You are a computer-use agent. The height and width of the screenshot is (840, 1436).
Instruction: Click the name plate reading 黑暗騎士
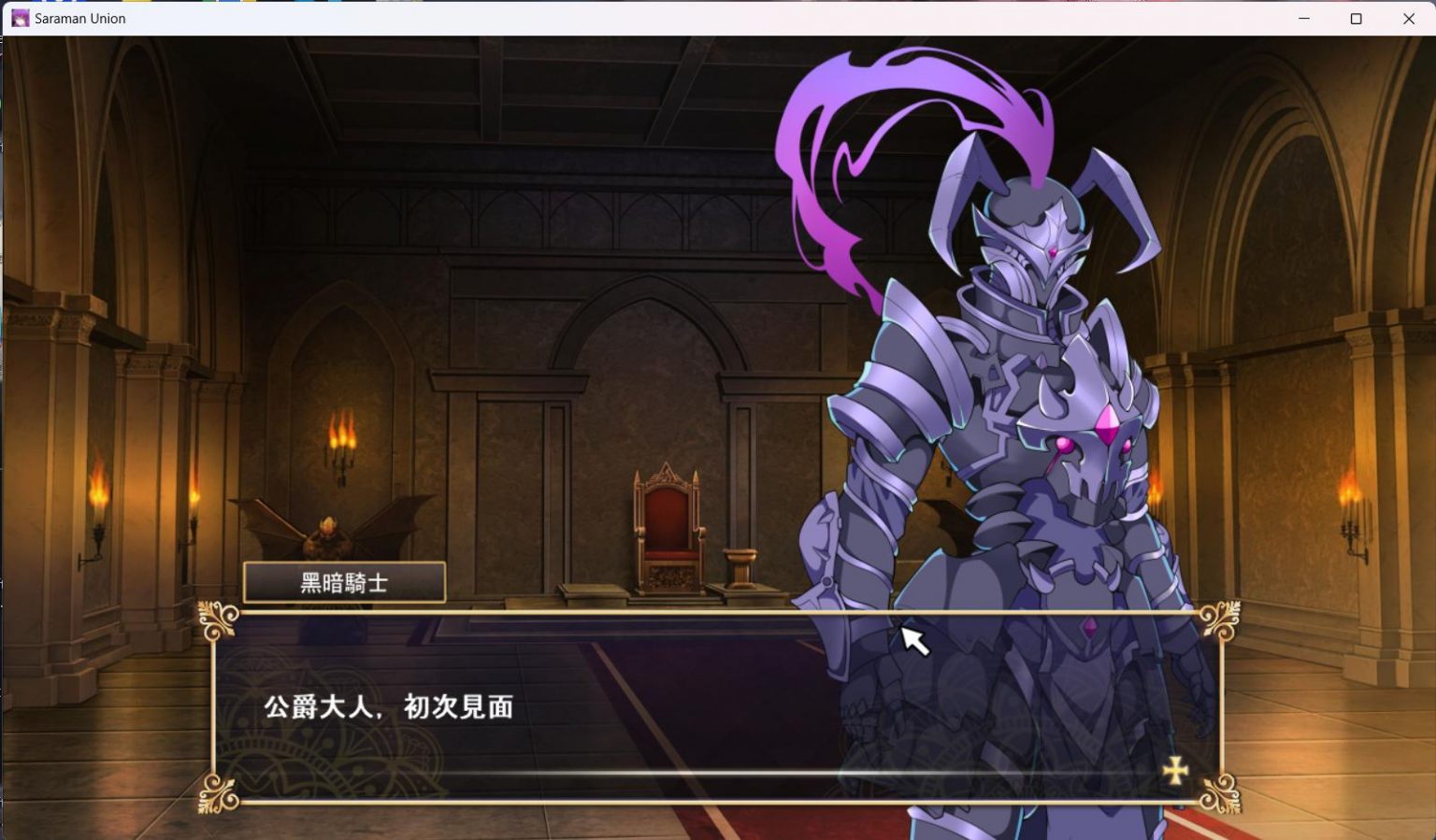click(344, 581)
